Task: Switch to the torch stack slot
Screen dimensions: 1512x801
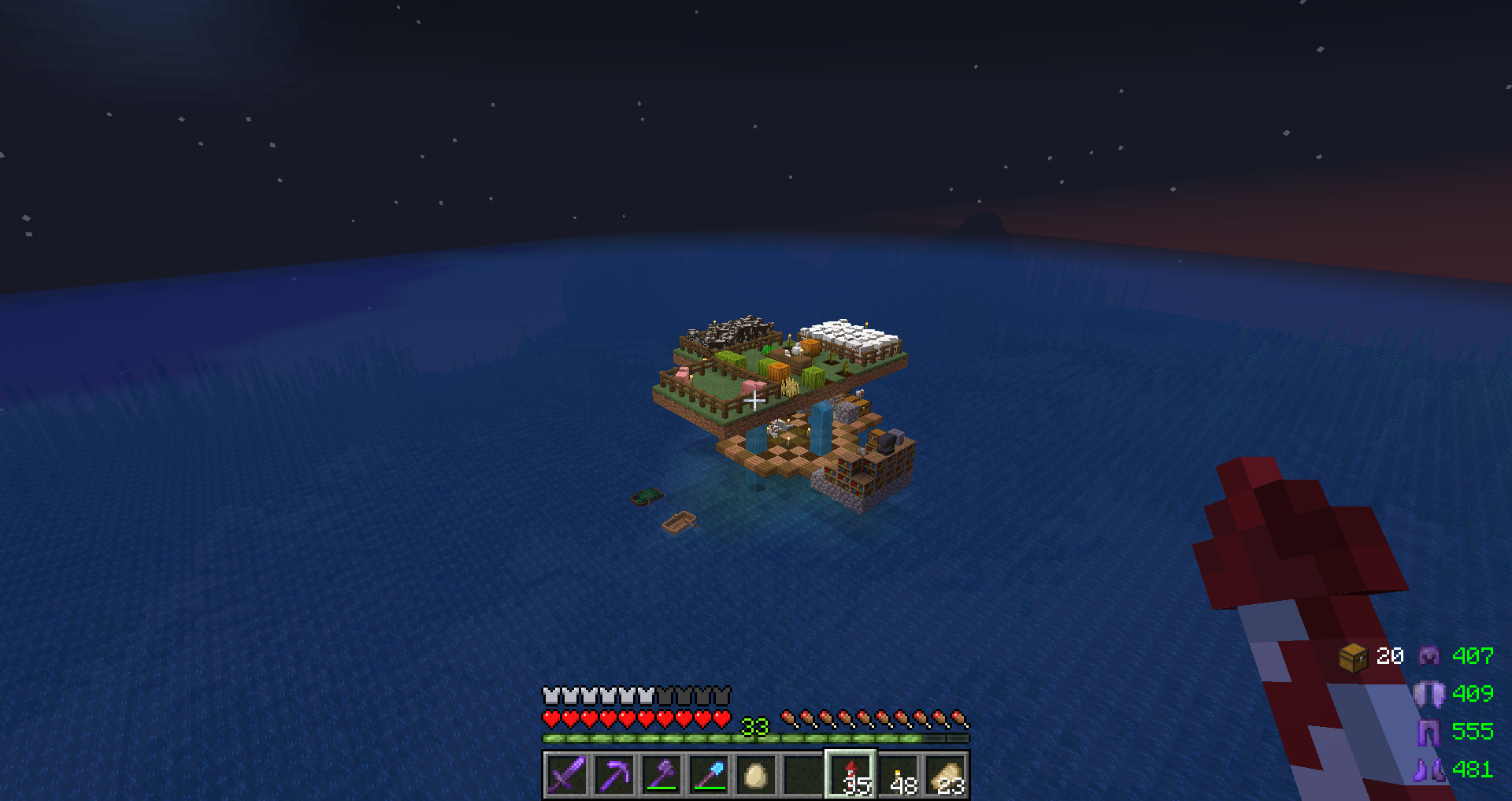Action: click(x=899, y=775)
